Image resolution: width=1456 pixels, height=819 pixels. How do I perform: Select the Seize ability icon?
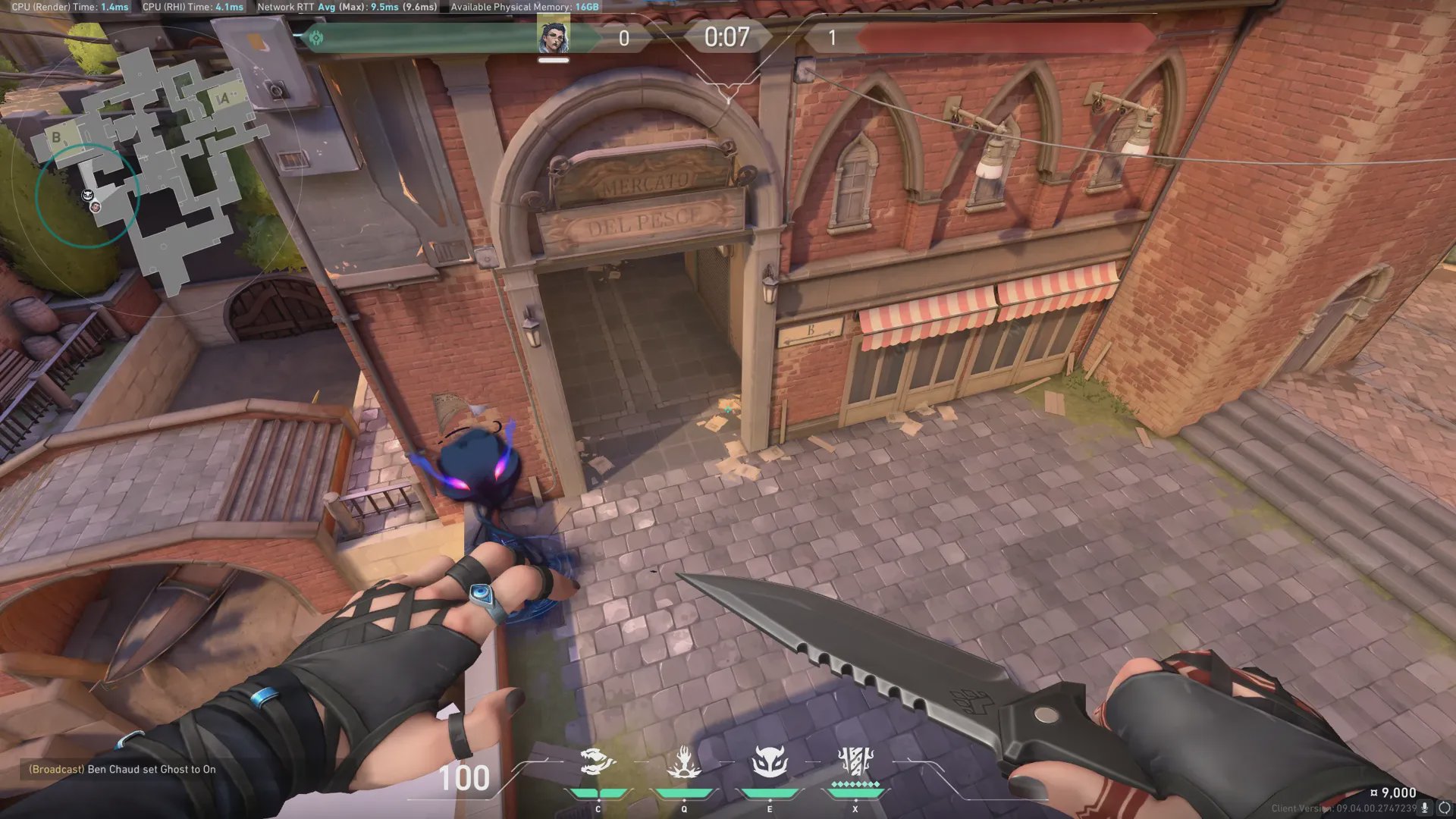pyautogui.click(x=683, y=761)
